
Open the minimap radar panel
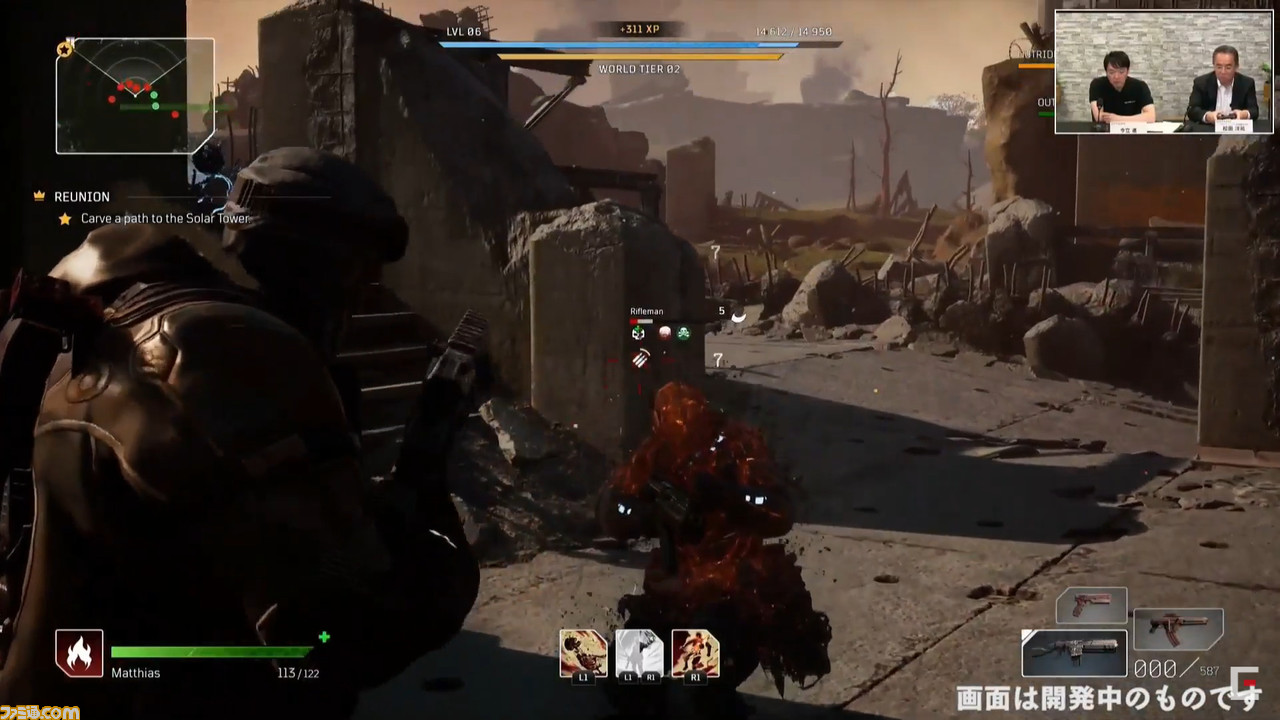pyautogui.click(x=135, y=96)
